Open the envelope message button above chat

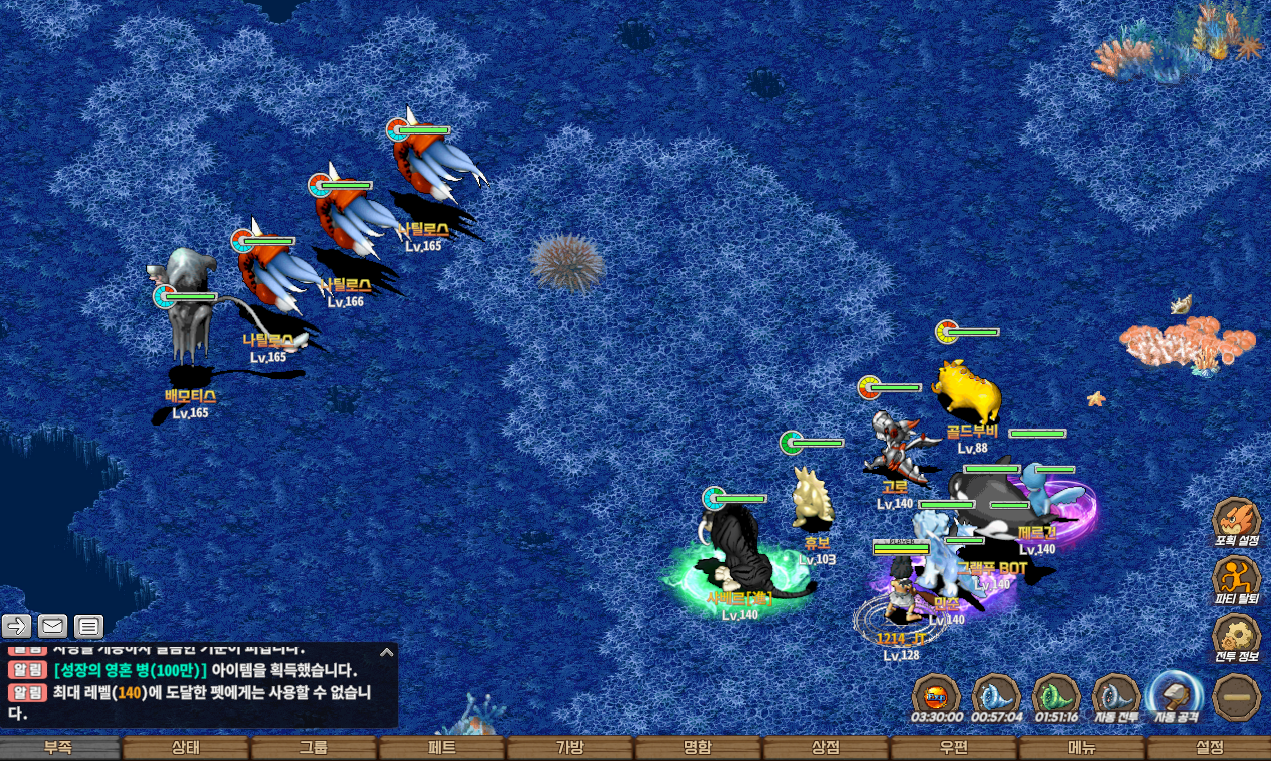53,627
